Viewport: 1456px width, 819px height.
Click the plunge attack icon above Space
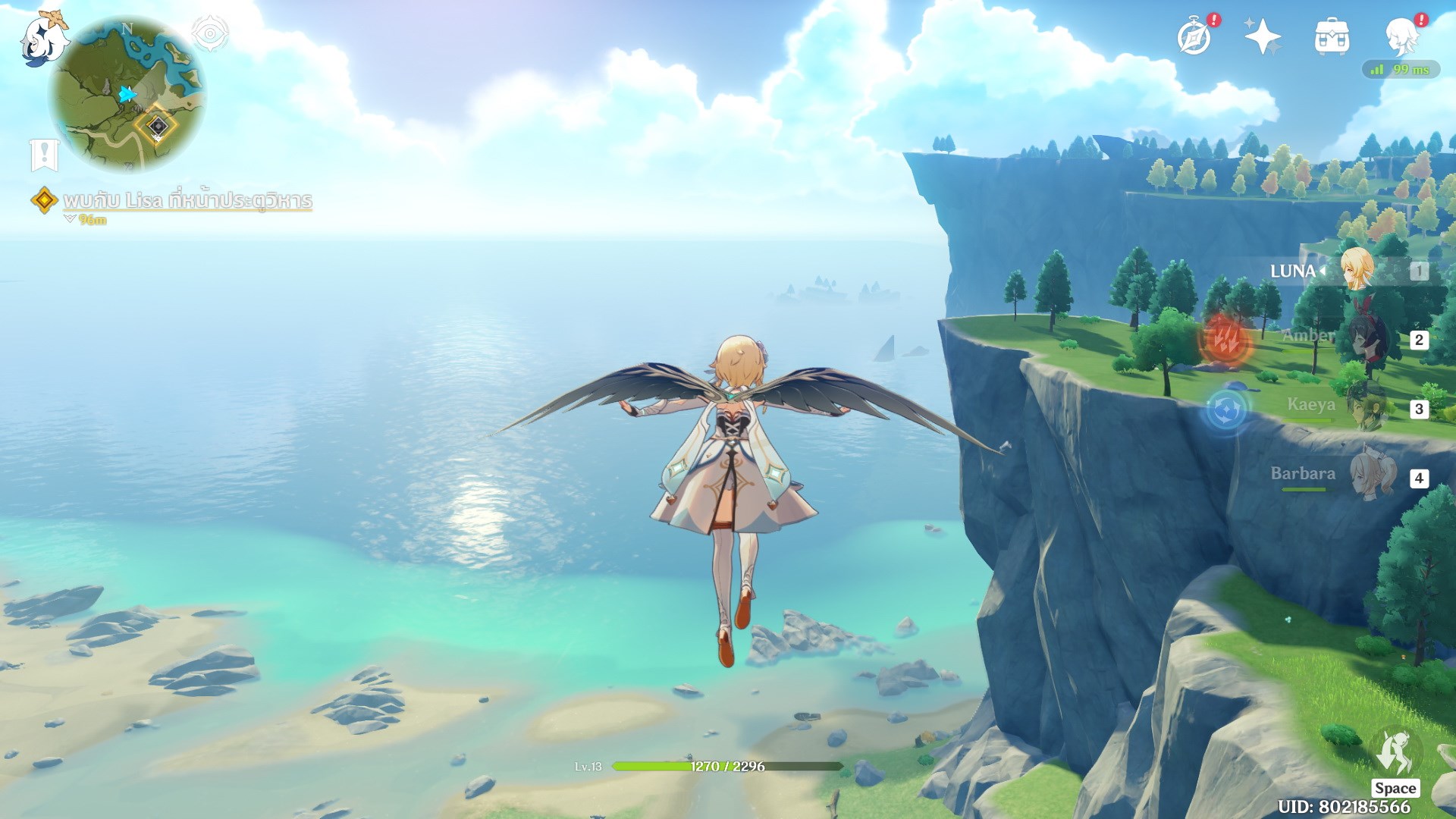[1395, 753]
